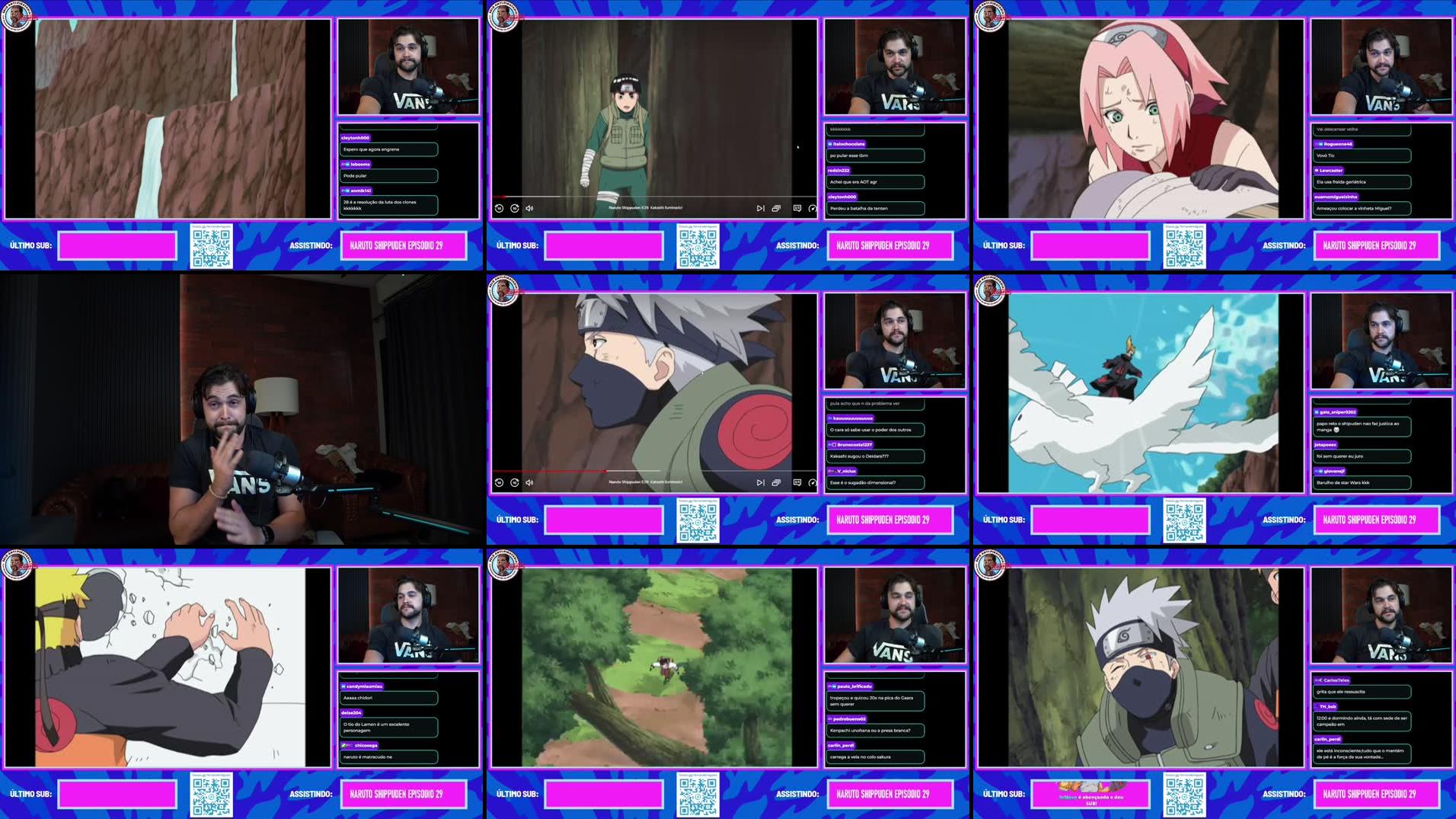Open the audio and subtitles speech bubble menu

tap(795, 206)
